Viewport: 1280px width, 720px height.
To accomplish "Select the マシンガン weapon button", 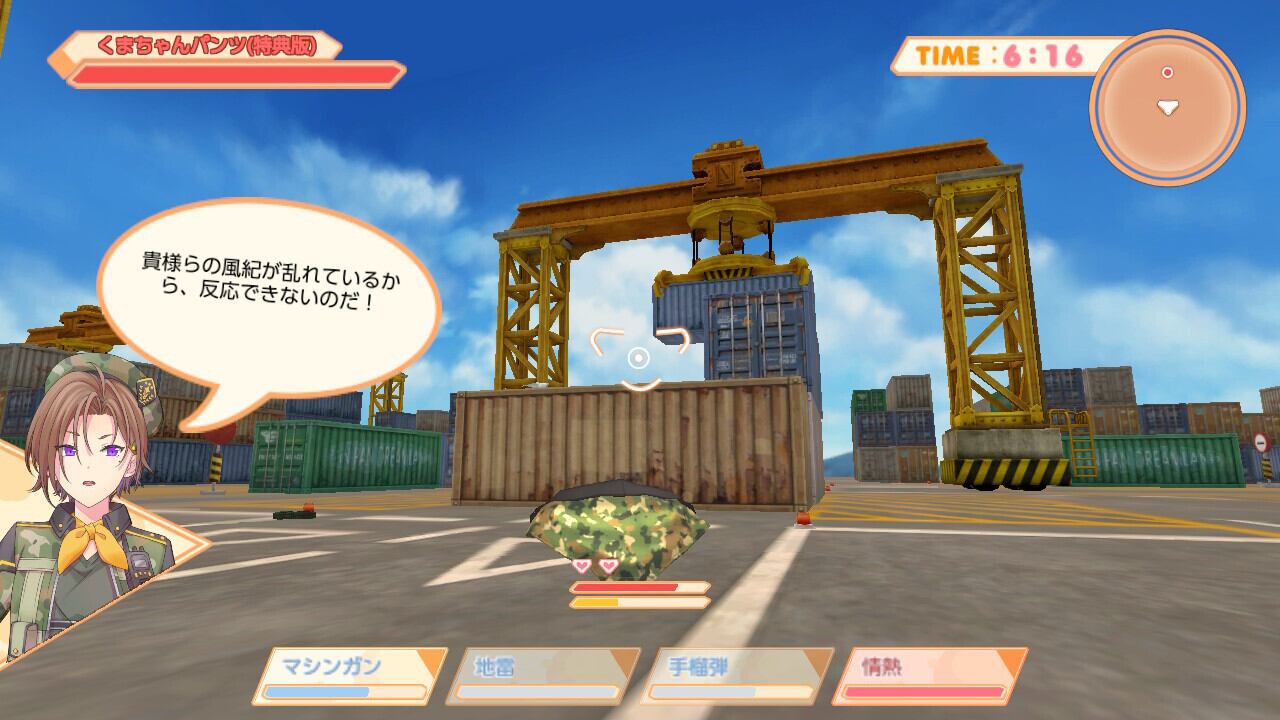I will pyautogui.click(x=349, y=676).
